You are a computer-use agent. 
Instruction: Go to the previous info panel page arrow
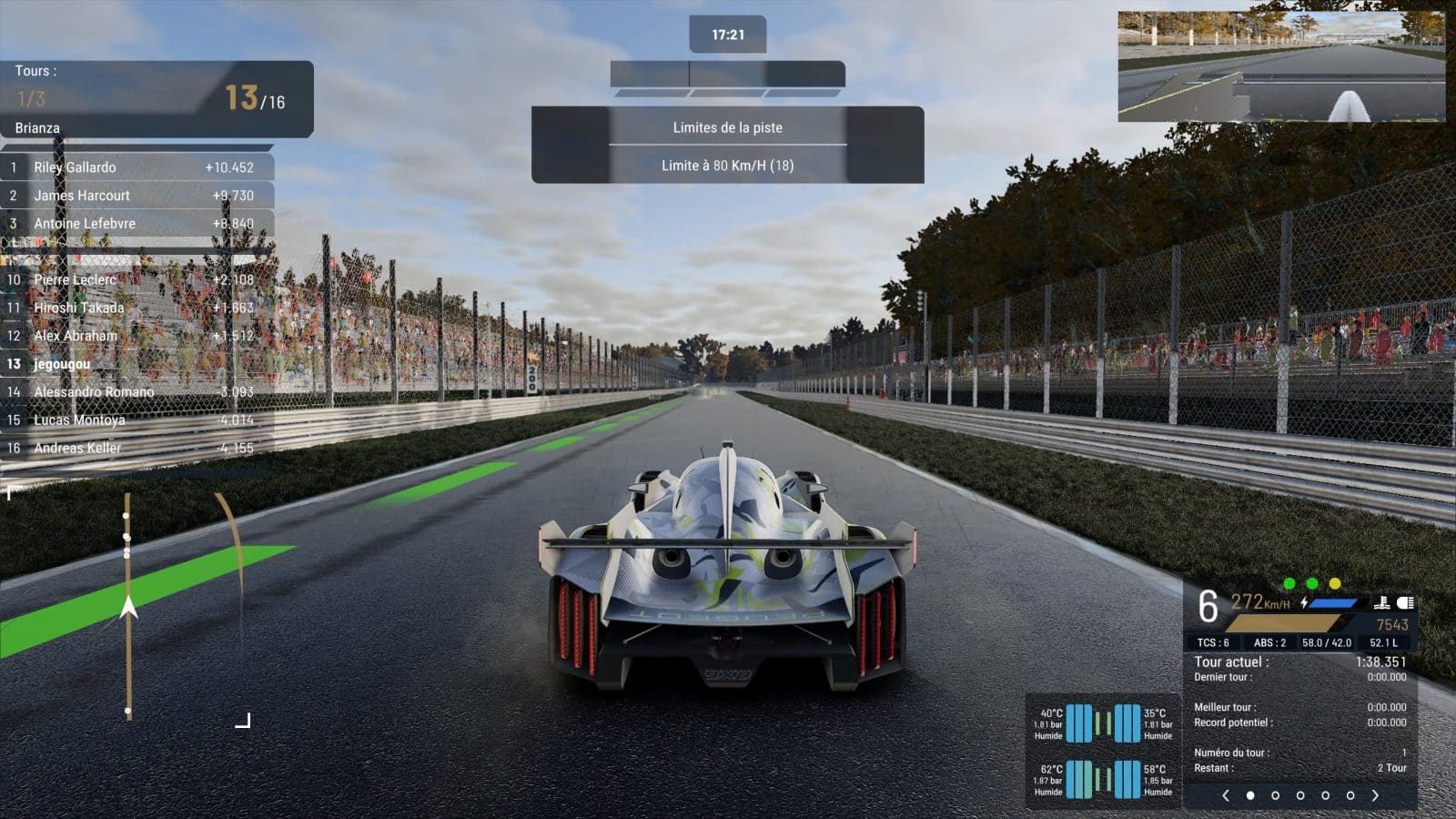point(1226,795)
